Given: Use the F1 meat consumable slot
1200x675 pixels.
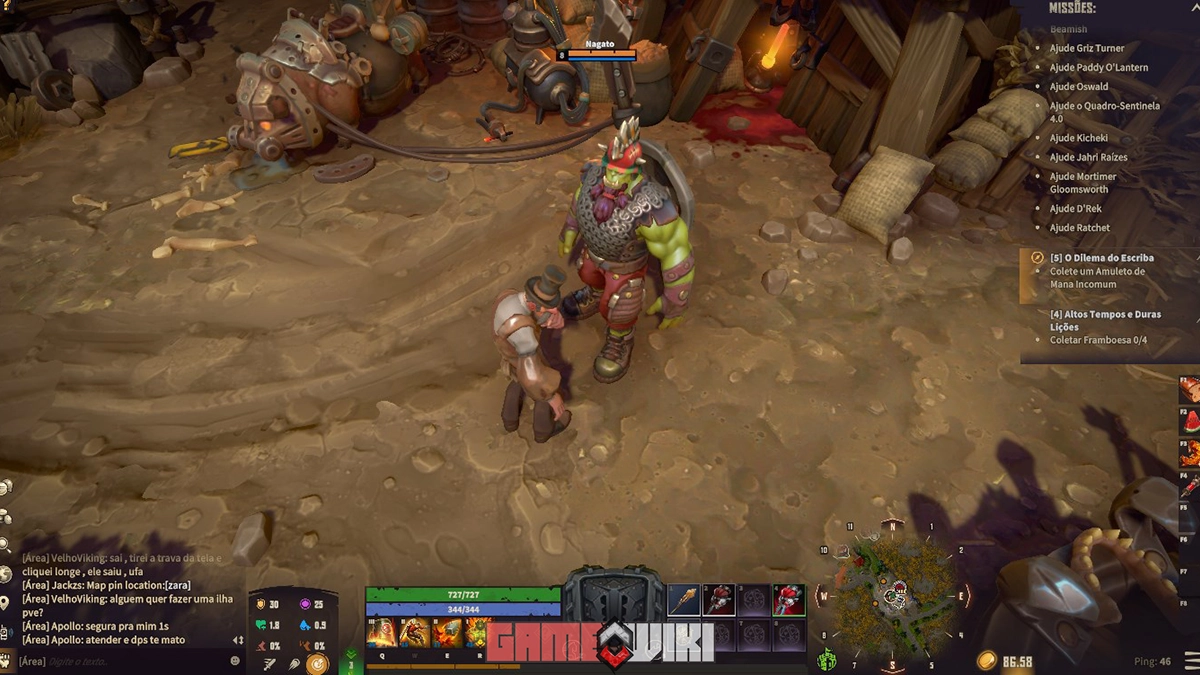Looking at the screenshot, I should (x=1190, y=390).
